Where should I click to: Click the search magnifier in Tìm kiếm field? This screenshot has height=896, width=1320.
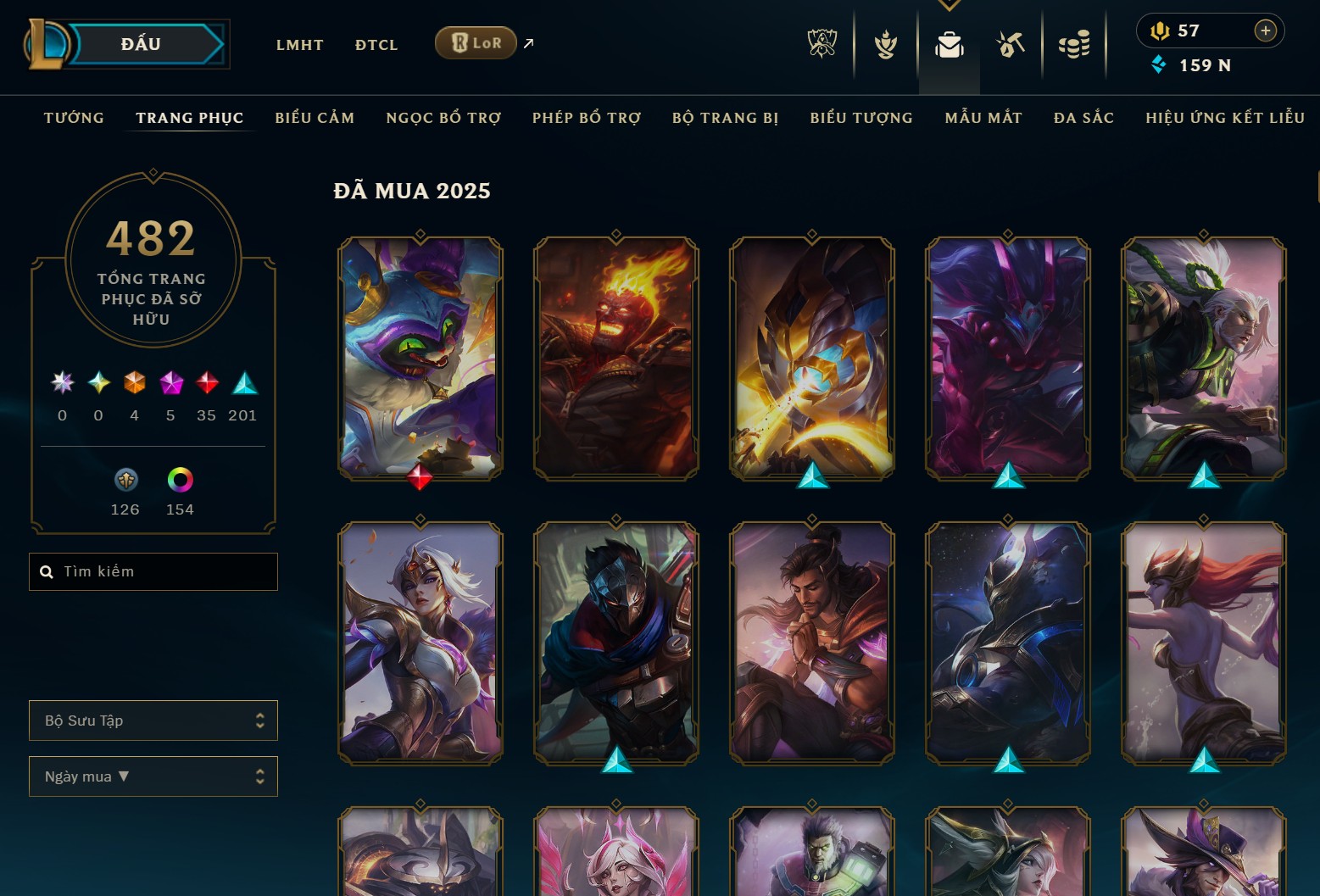[47, 571]
